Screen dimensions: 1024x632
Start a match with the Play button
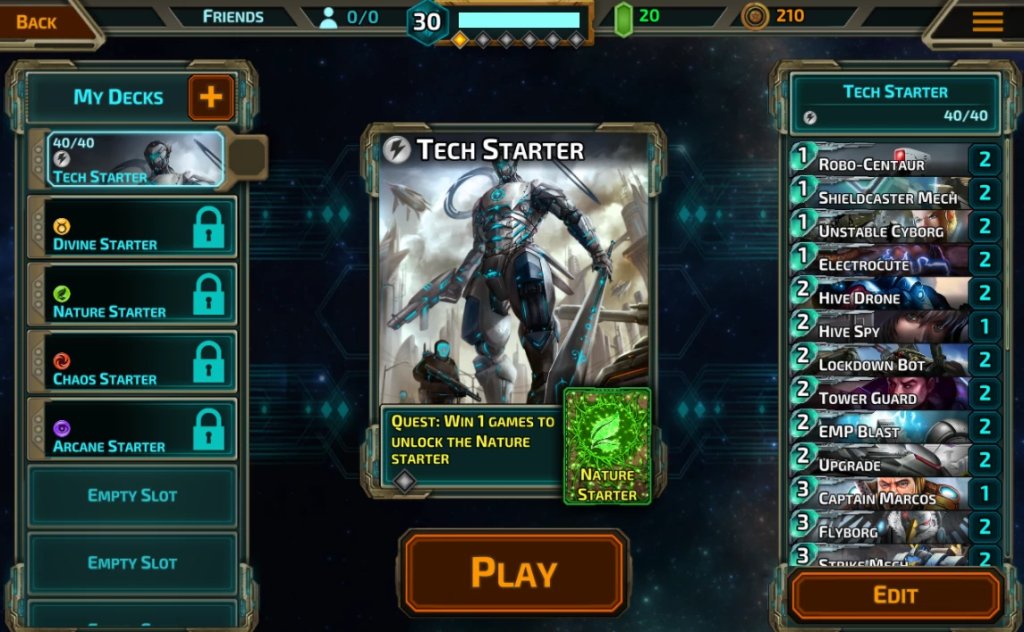[x=514, y=573]
